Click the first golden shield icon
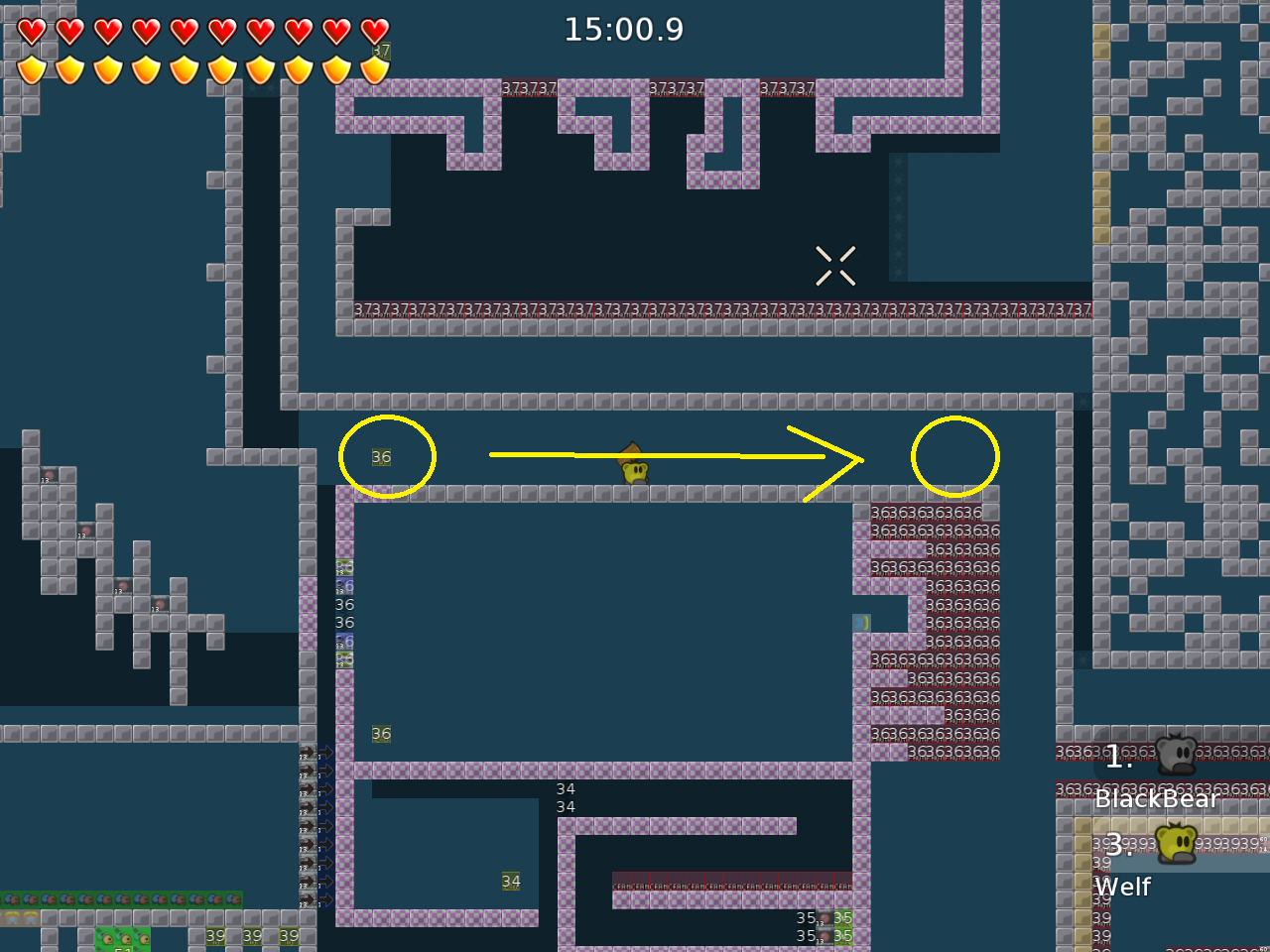Screen dimensions: 1270x952 [x=32, y=67]
